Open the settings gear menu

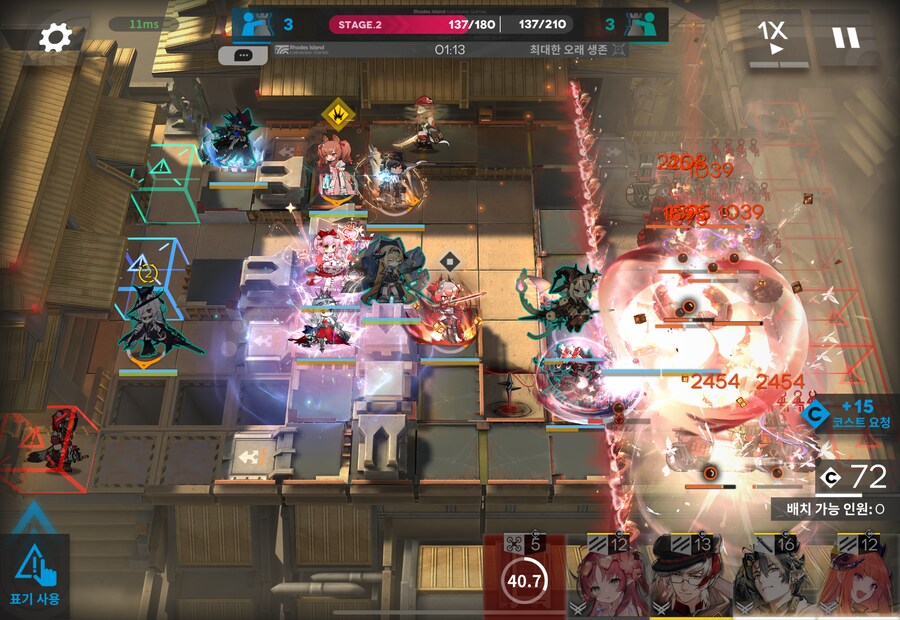[x=55, y=38]
